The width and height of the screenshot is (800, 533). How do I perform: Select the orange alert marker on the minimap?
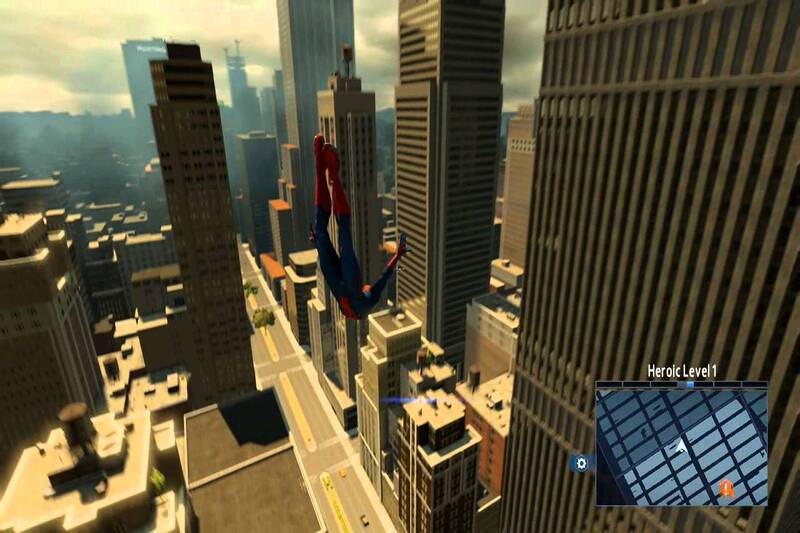(x=726, y=488)
